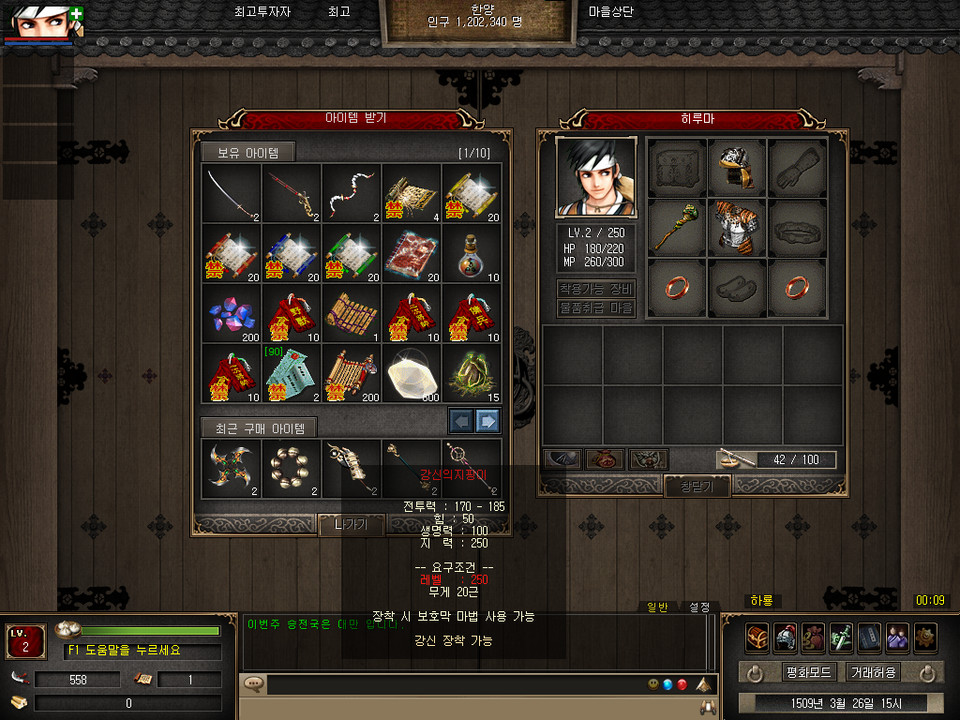The image size is (960, 720).
Task: Go to the previous item page
Action: click(x=461, y=420)
